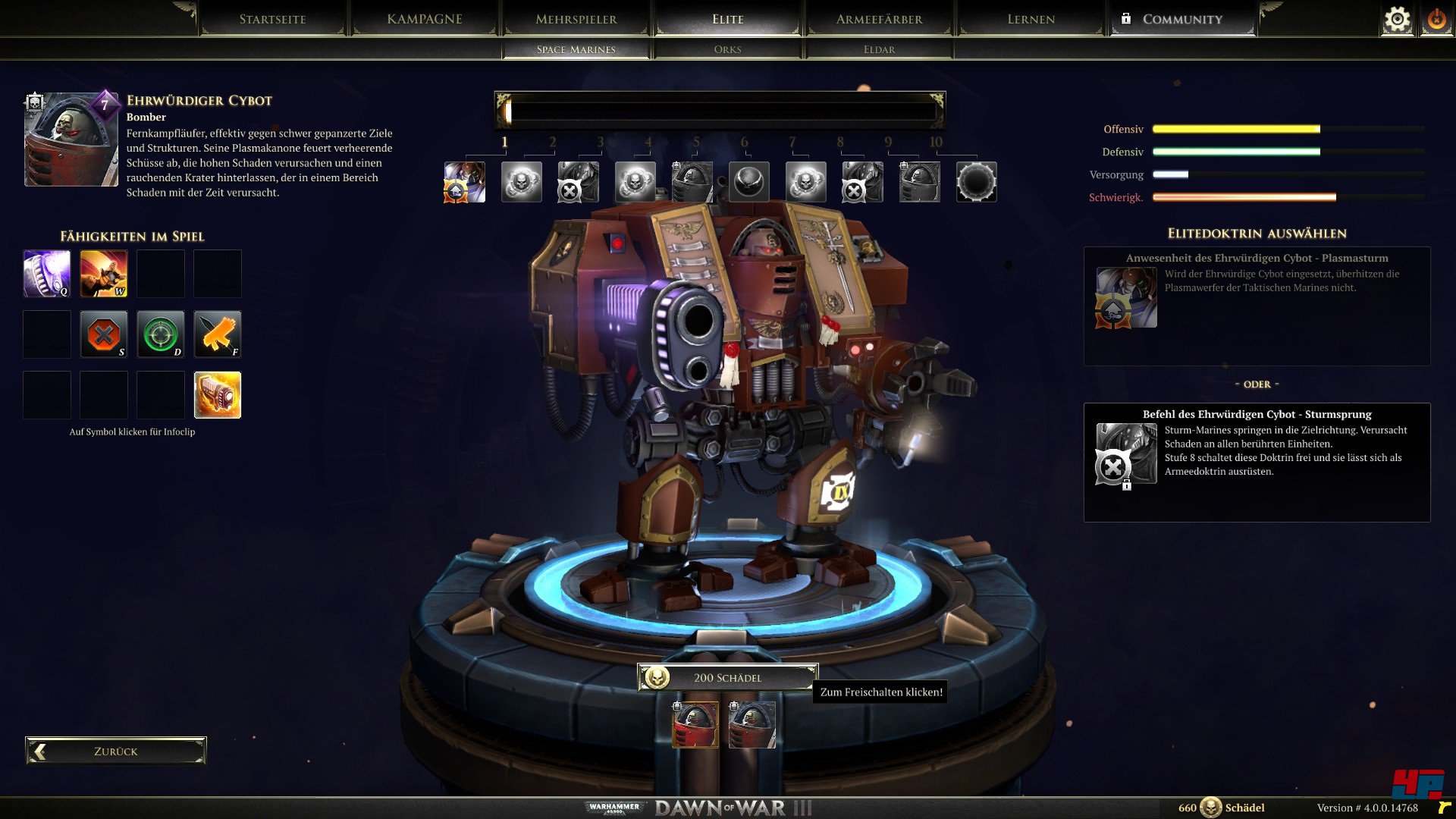This screenshot has width=1456, height=819.
Task: Click the green crosshair D ability
Action: tap(161, 334)
